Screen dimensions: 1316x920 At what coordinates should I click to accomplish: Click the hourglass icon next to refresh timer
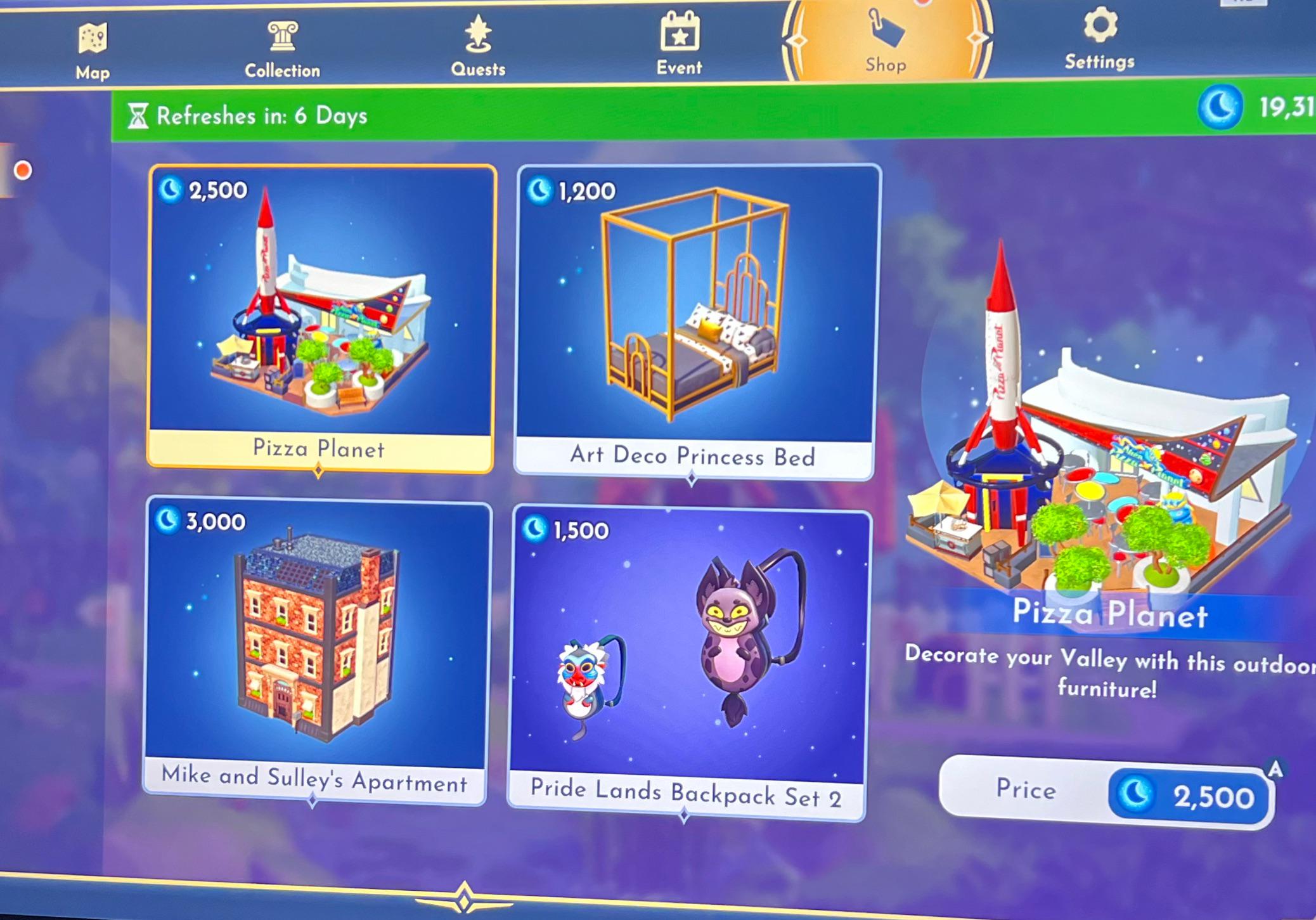tap(139, 115)
